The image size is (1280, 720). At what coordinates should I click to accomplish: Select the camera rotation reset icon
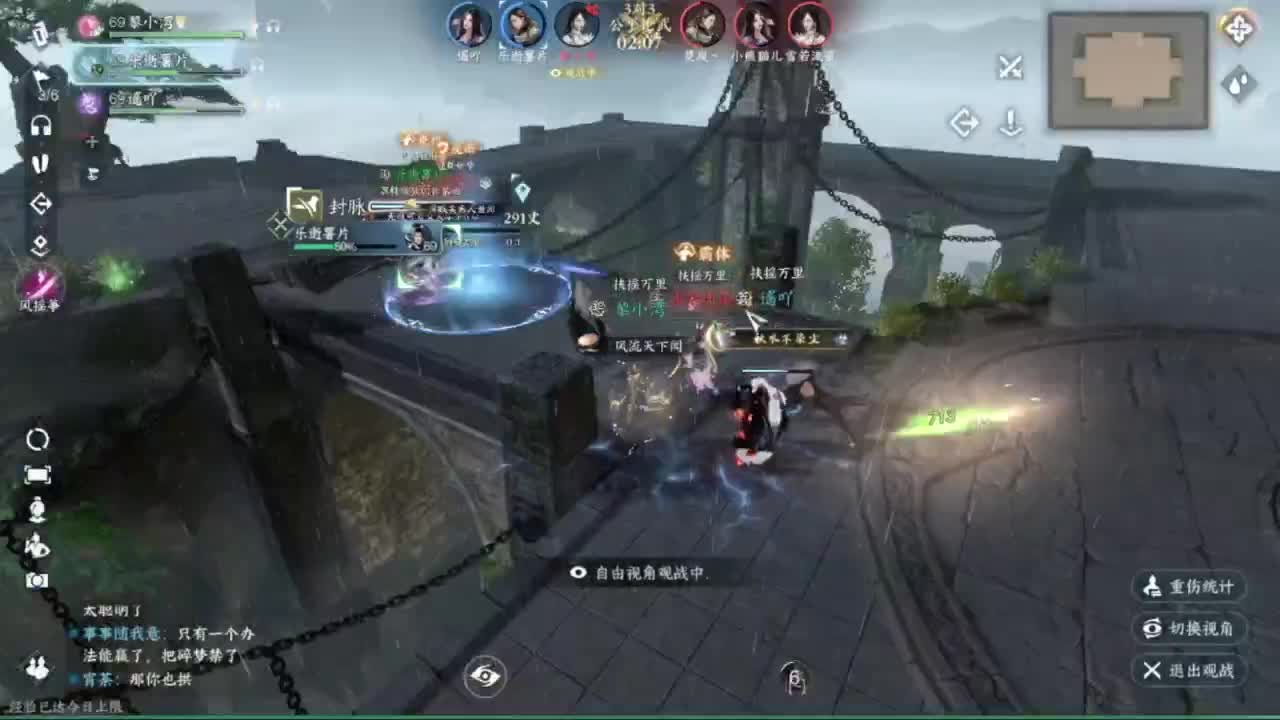tap(37, 438)
